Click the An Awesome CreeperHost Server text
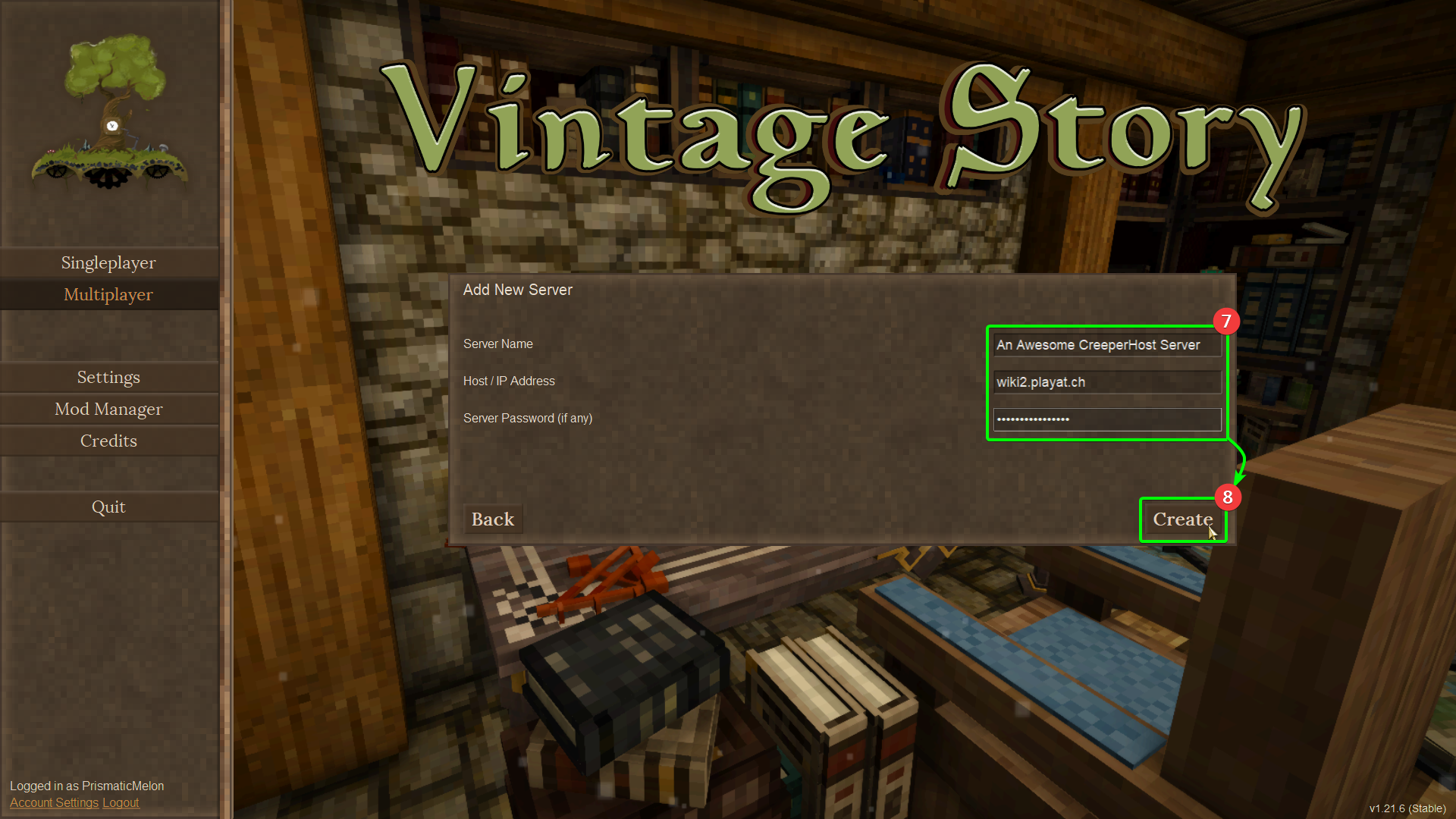This screenshot has width=1456, height=819. [x=1098, y=345]
